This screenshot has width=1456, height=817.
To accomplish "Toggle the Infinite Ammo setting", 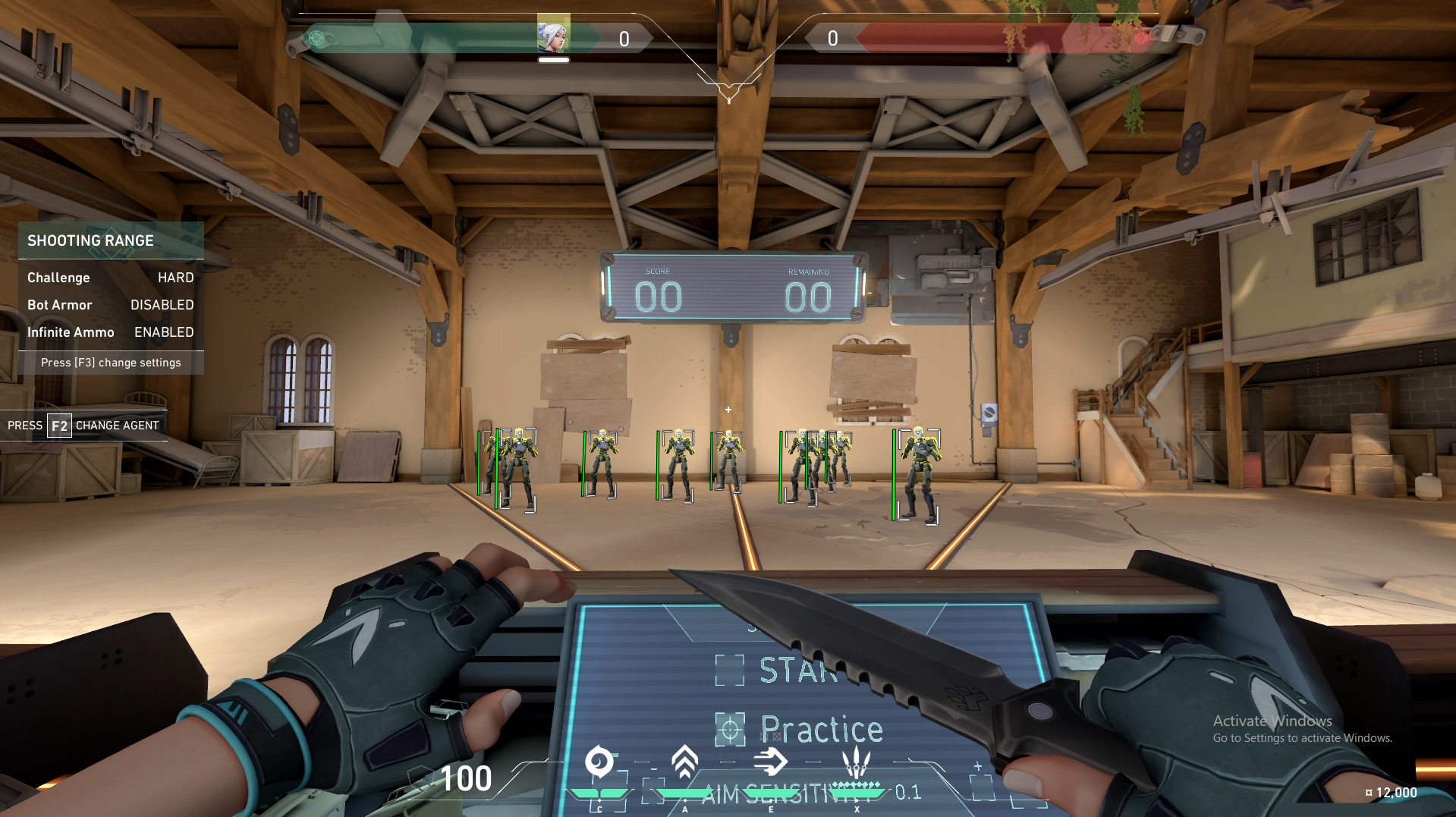I will coord(111,332).
